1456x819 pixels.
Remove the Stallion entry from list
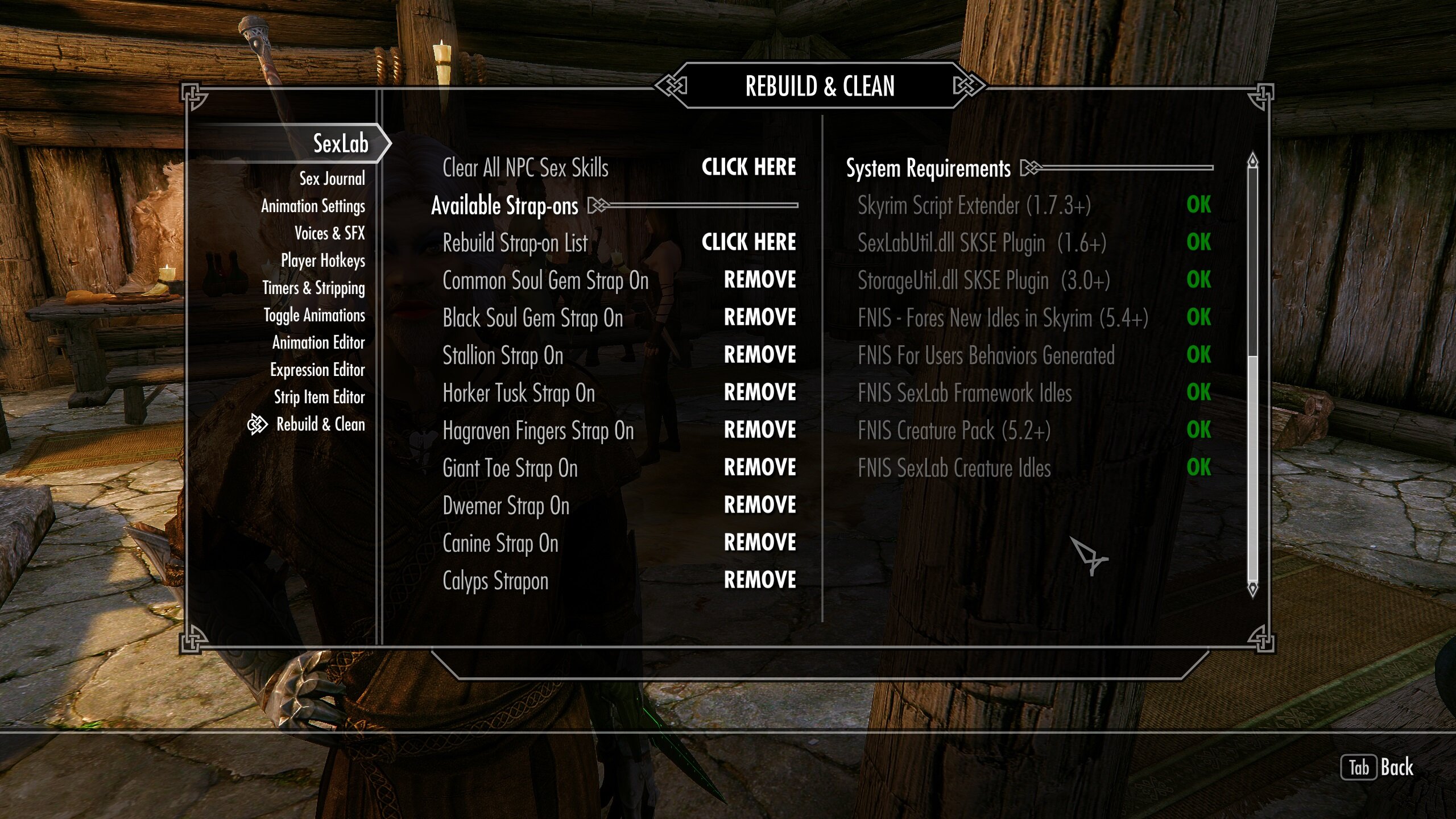point(760,355)
